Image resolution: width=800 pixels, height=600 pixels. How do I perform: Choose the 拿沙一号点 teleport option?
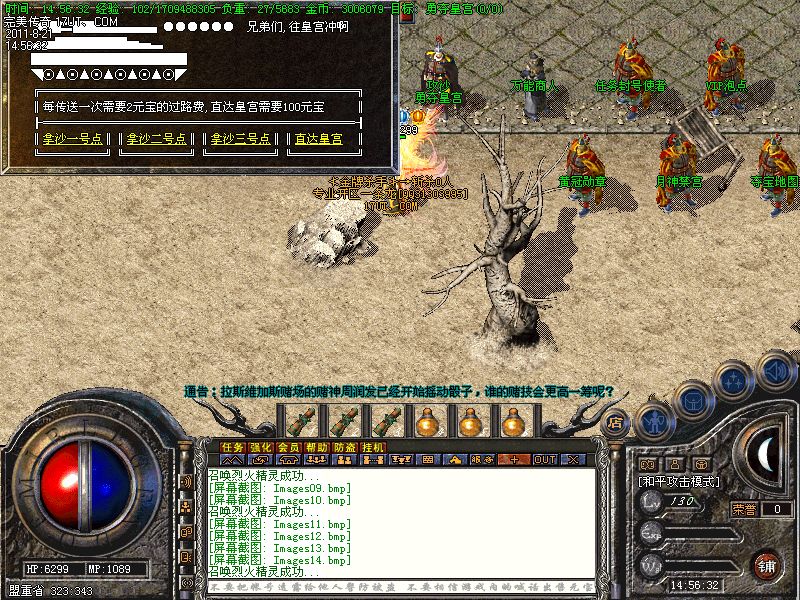tap(73, 139)
